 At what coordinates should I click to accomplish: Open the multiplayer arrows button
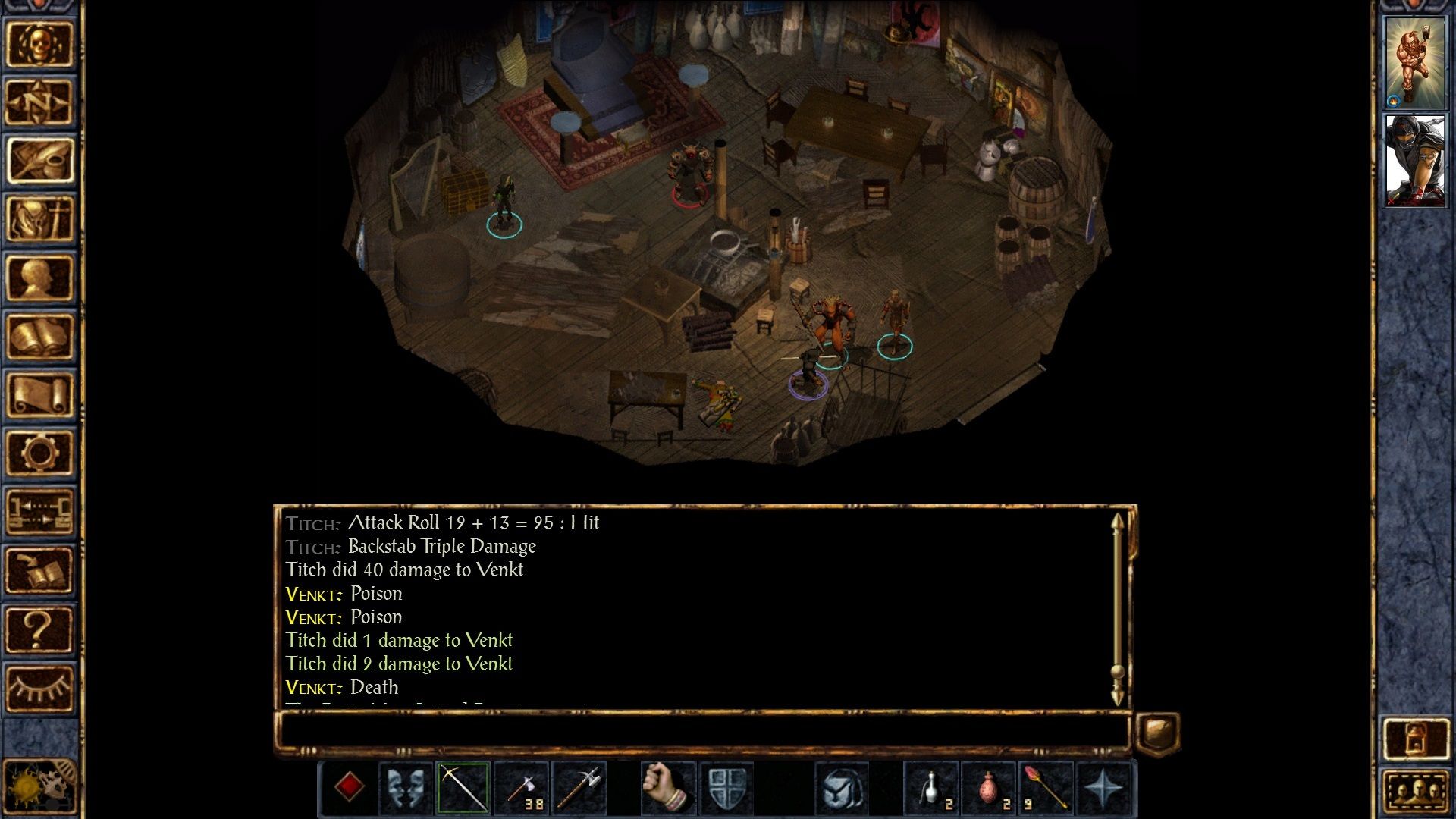pyautogui.click(x=39, y=511)
